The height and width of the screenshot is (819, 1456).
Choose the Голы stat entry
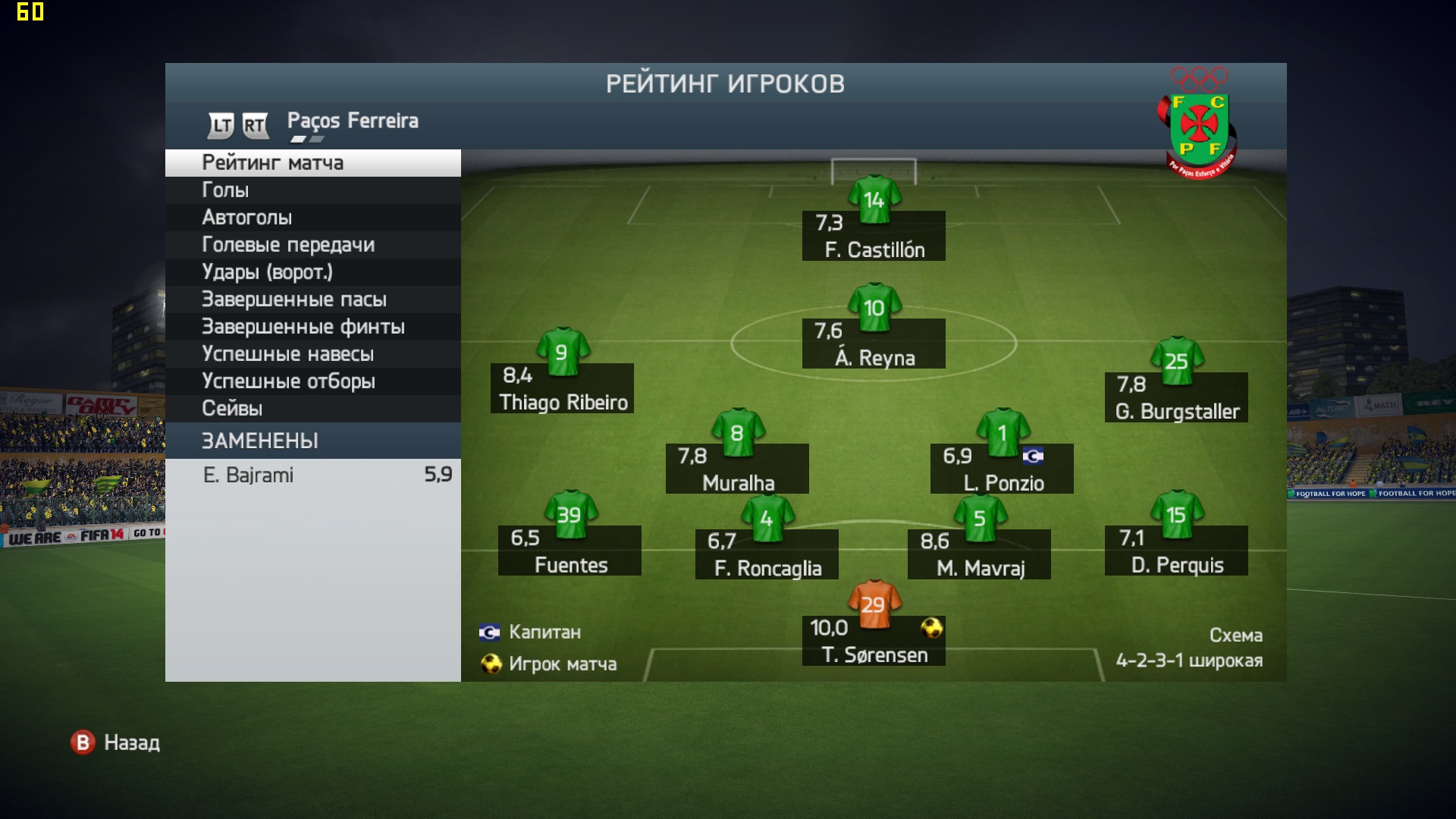coord(312,190)
